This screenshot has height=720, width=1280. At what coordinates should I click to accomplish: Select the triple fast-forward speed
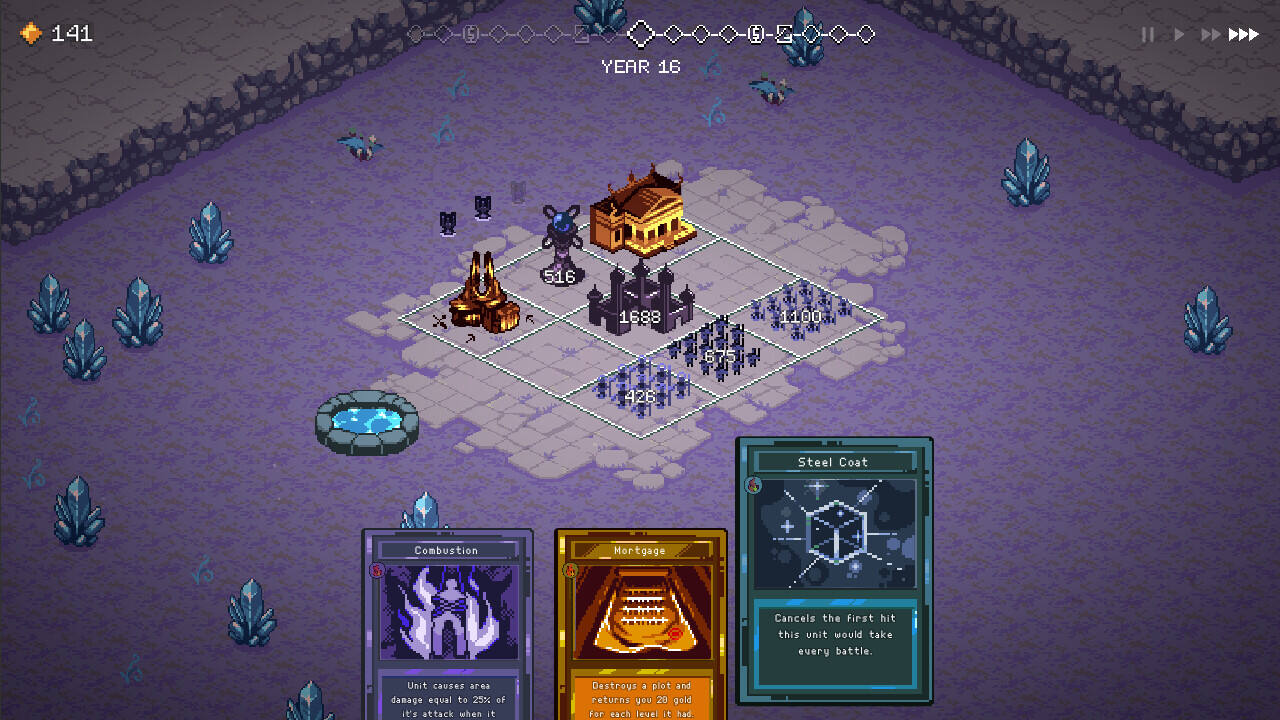pyautogui.click(x=1244, y=35)
